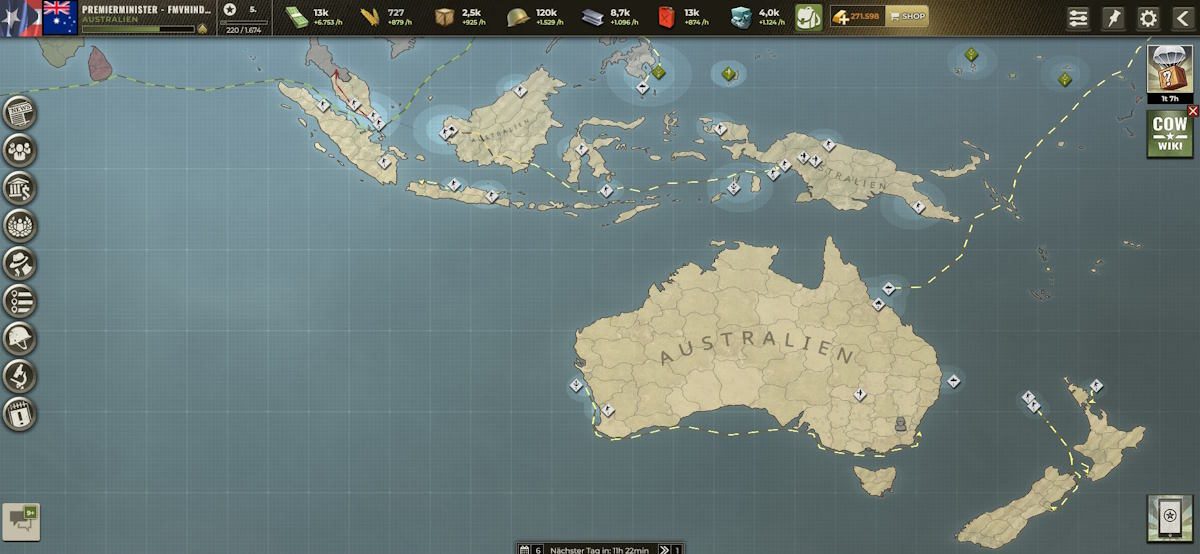
Task: Open the tasks calendar alert icon
Action: pyautogui.click(x=19, y=412)
